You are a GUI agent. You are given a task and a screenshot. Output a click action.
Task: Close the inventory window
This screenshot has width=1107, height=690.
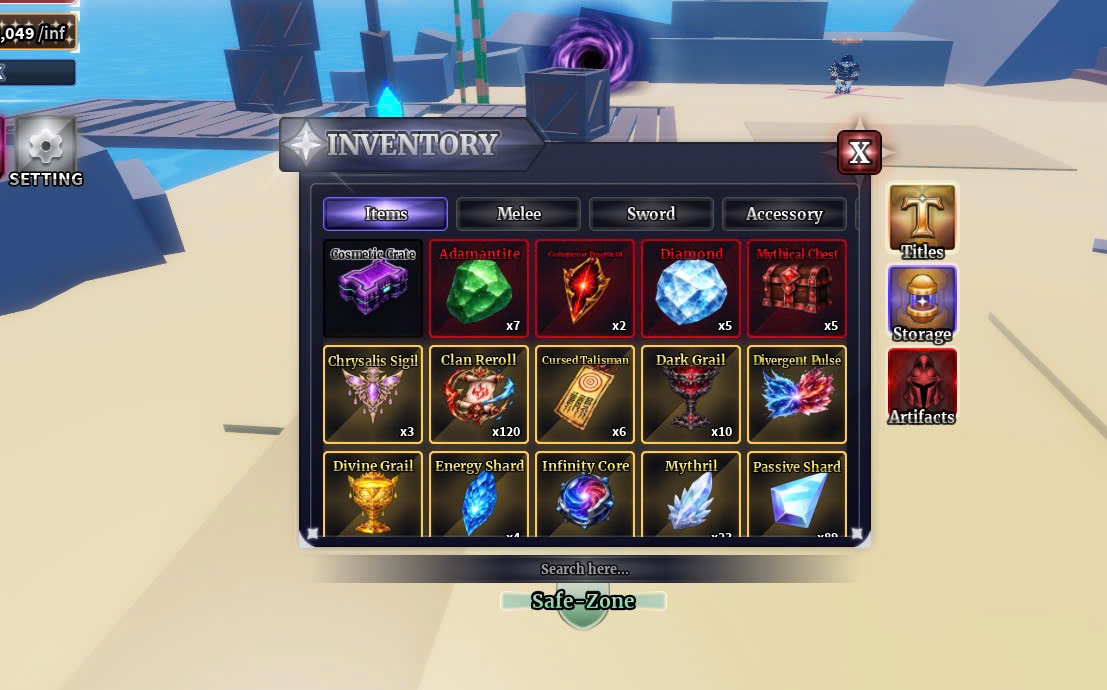point(859,152)
